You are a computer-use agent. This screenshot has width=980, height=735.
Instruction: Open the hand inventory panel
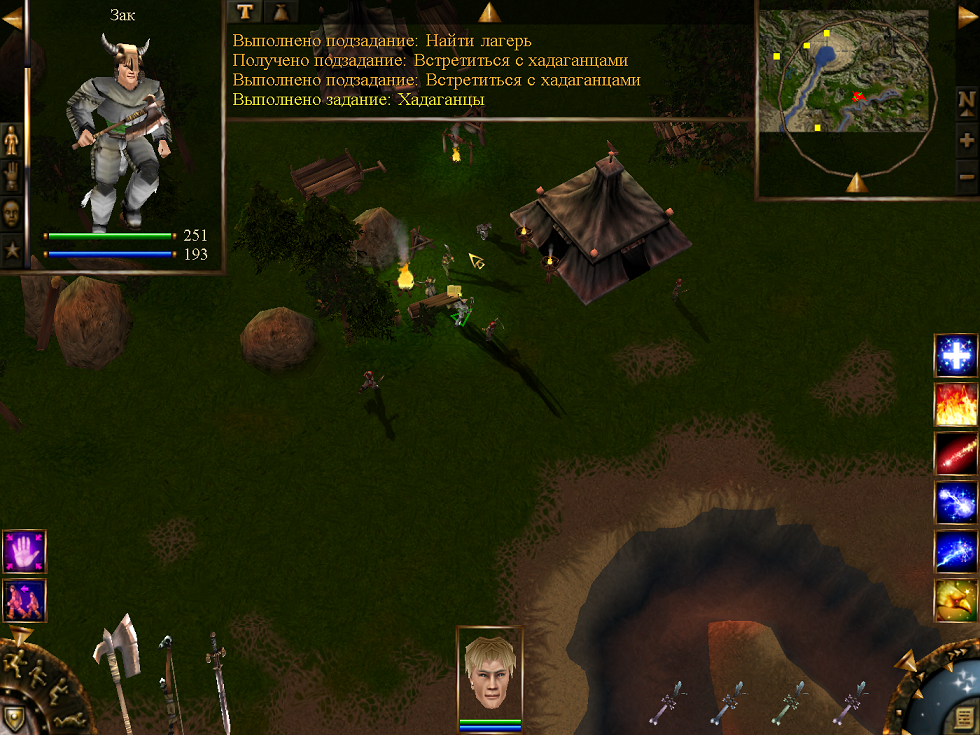[12, 177]
